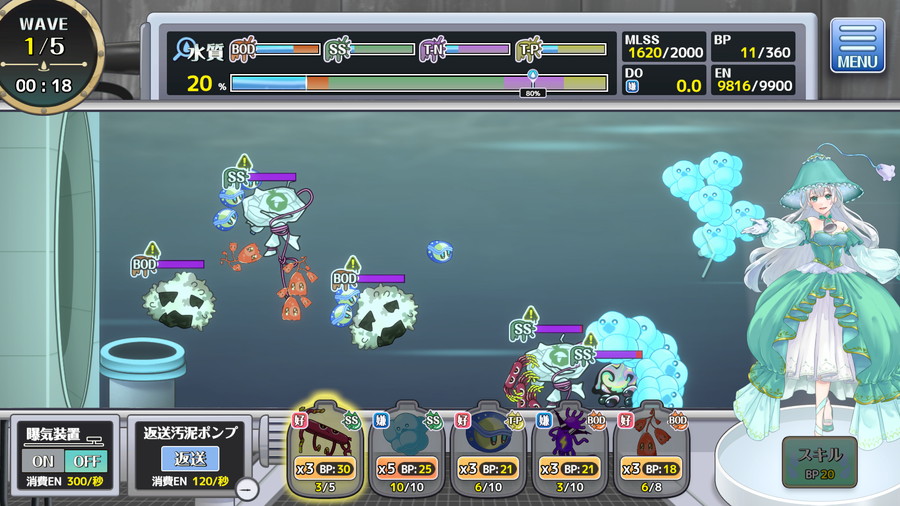Click the 水質 magnifying glass icon
Image resolution: width=900 pixels, height=506 pixels.
tap(184, 49)
